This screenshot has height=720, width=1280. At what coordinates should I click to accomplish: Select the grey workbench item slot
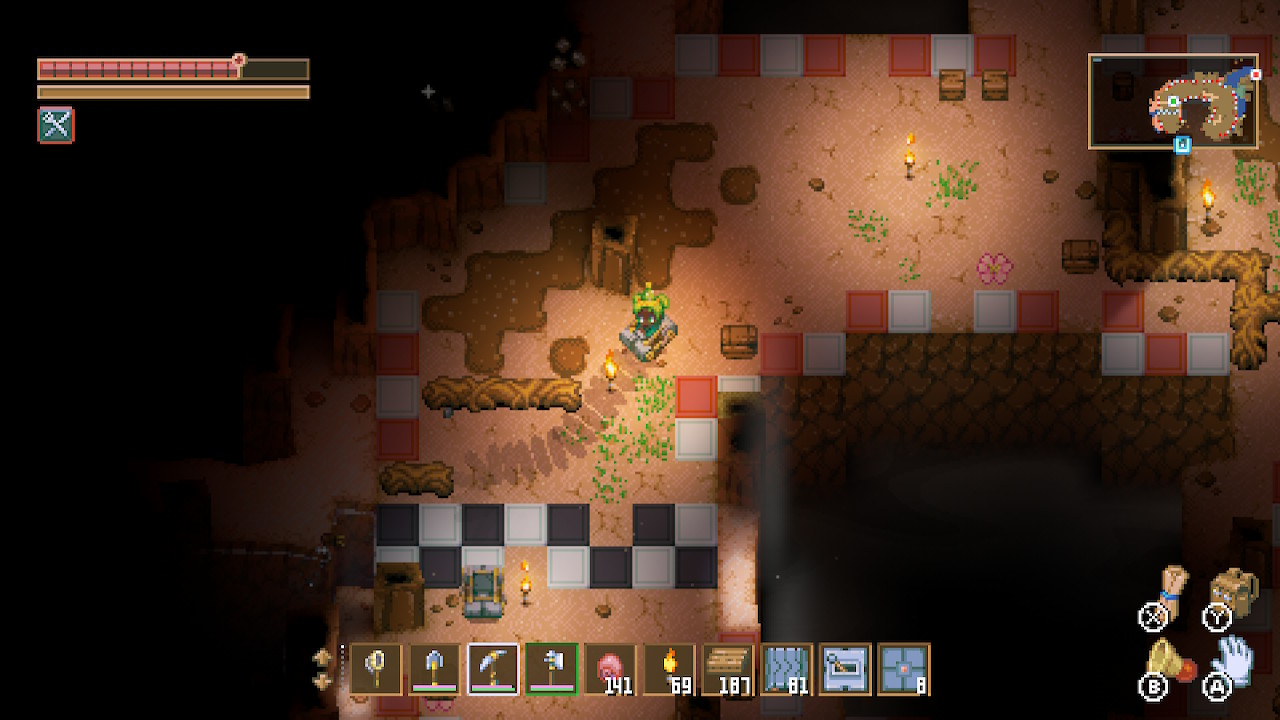pos(845,668)
